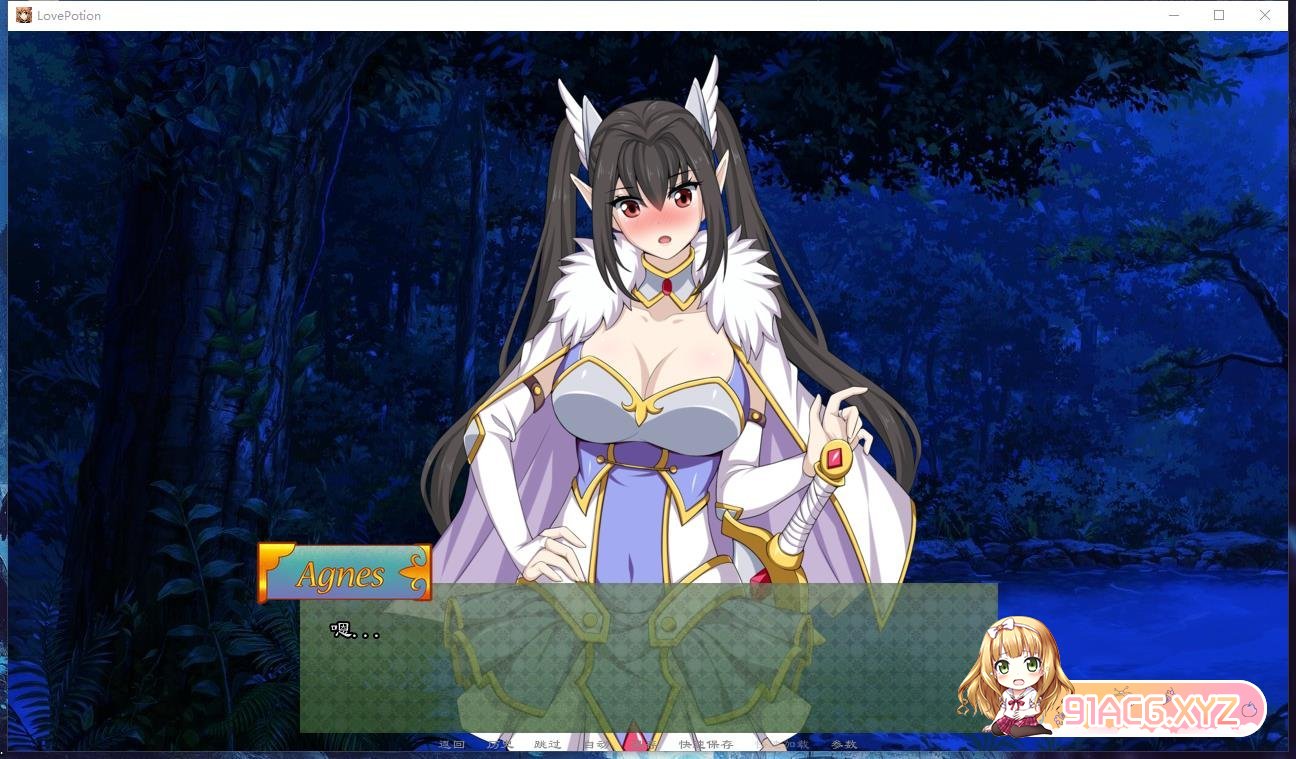The width and height of the screenshot is (1296, 759).
Task: Choose 快速保存 (Quick Save)
Action: click(706, 744)
